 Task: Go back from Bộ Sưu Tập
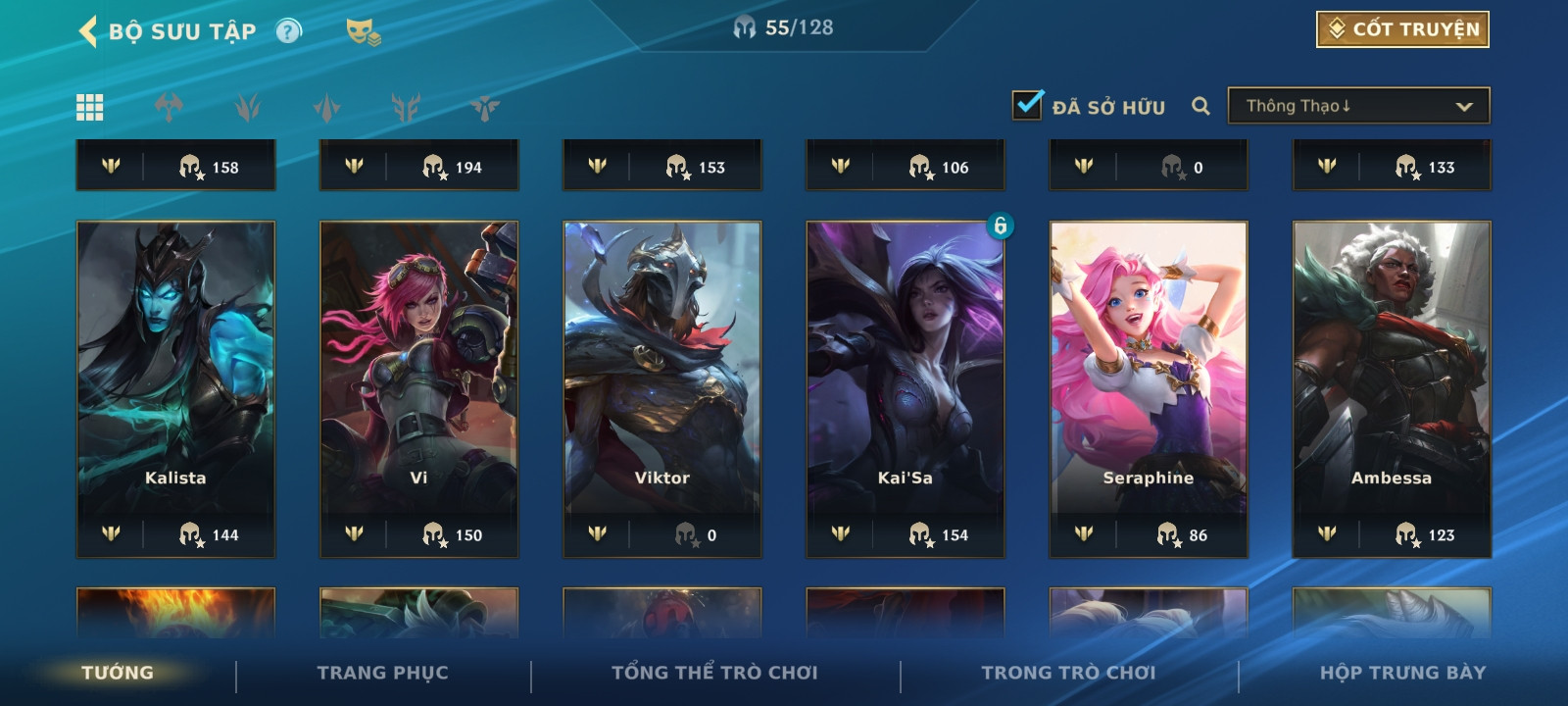coord(88,31)
